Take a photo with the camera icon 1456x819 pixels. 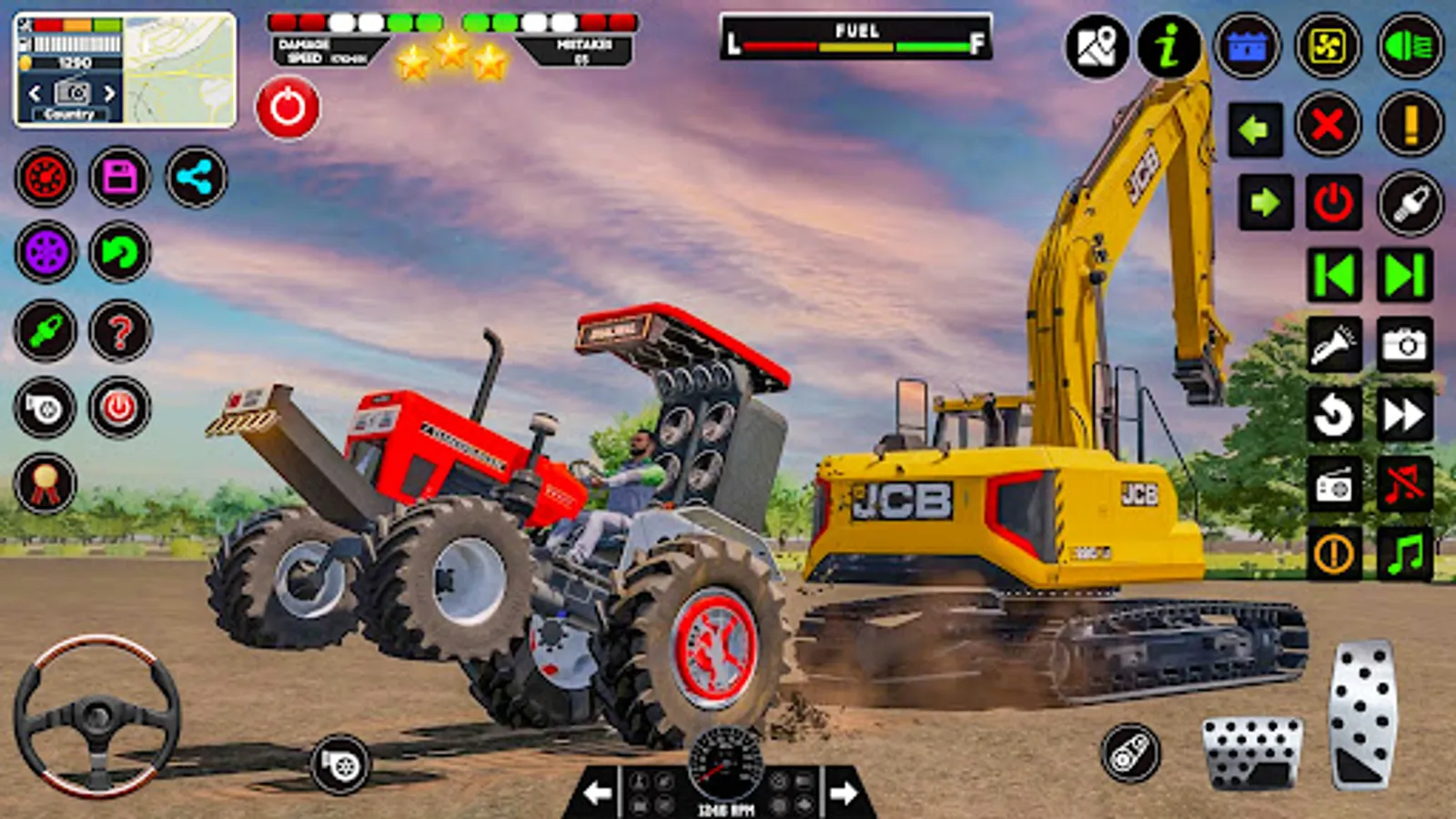(1405, 346)
